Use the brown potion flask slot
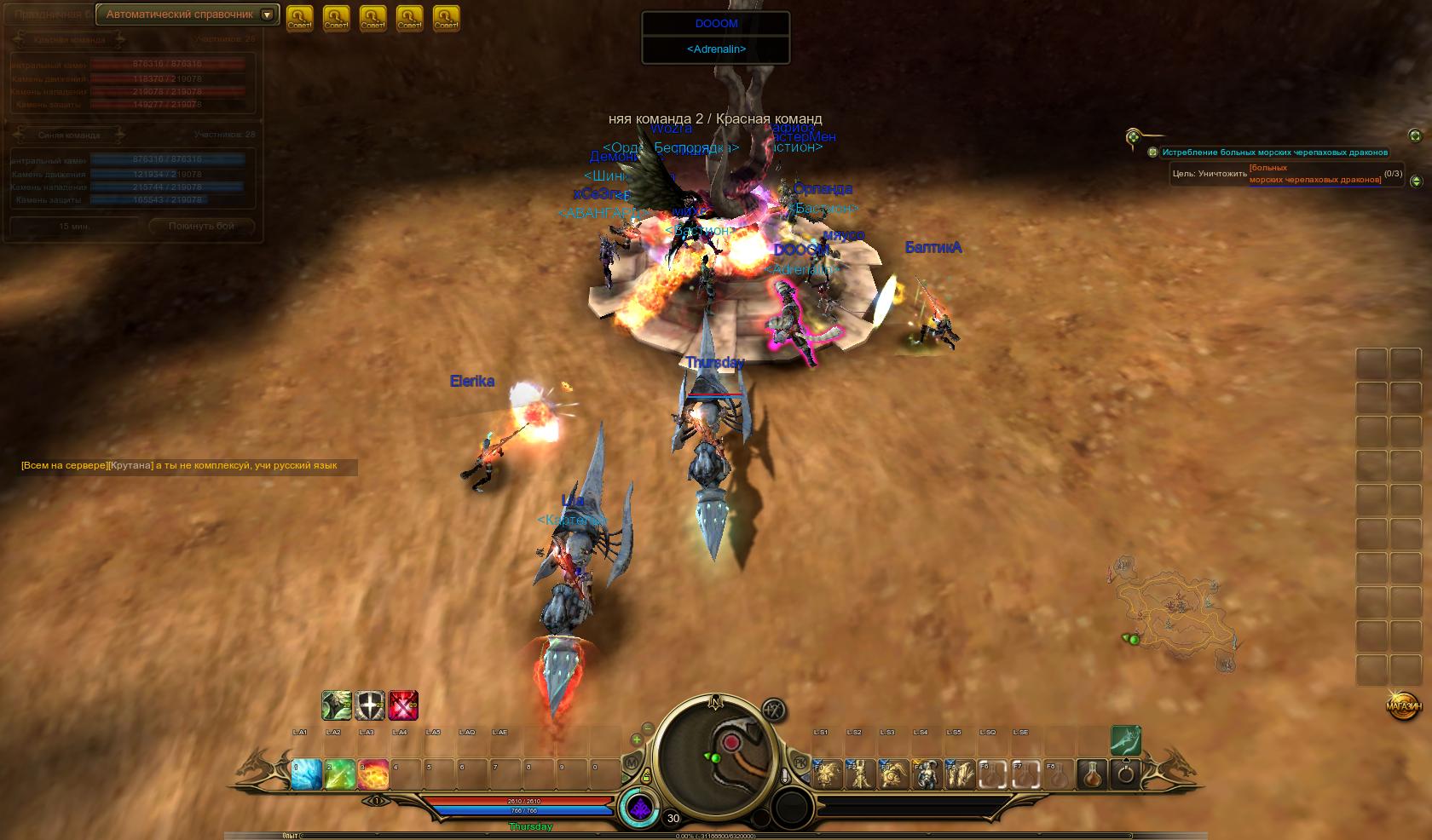This screenshot has width=1432, height=840. (x=1093, y=774)
